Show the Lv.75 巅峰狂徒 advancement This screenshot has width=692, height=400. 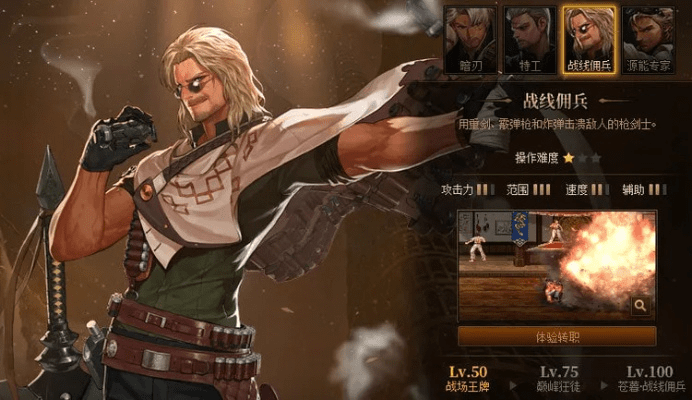(558, 378)
